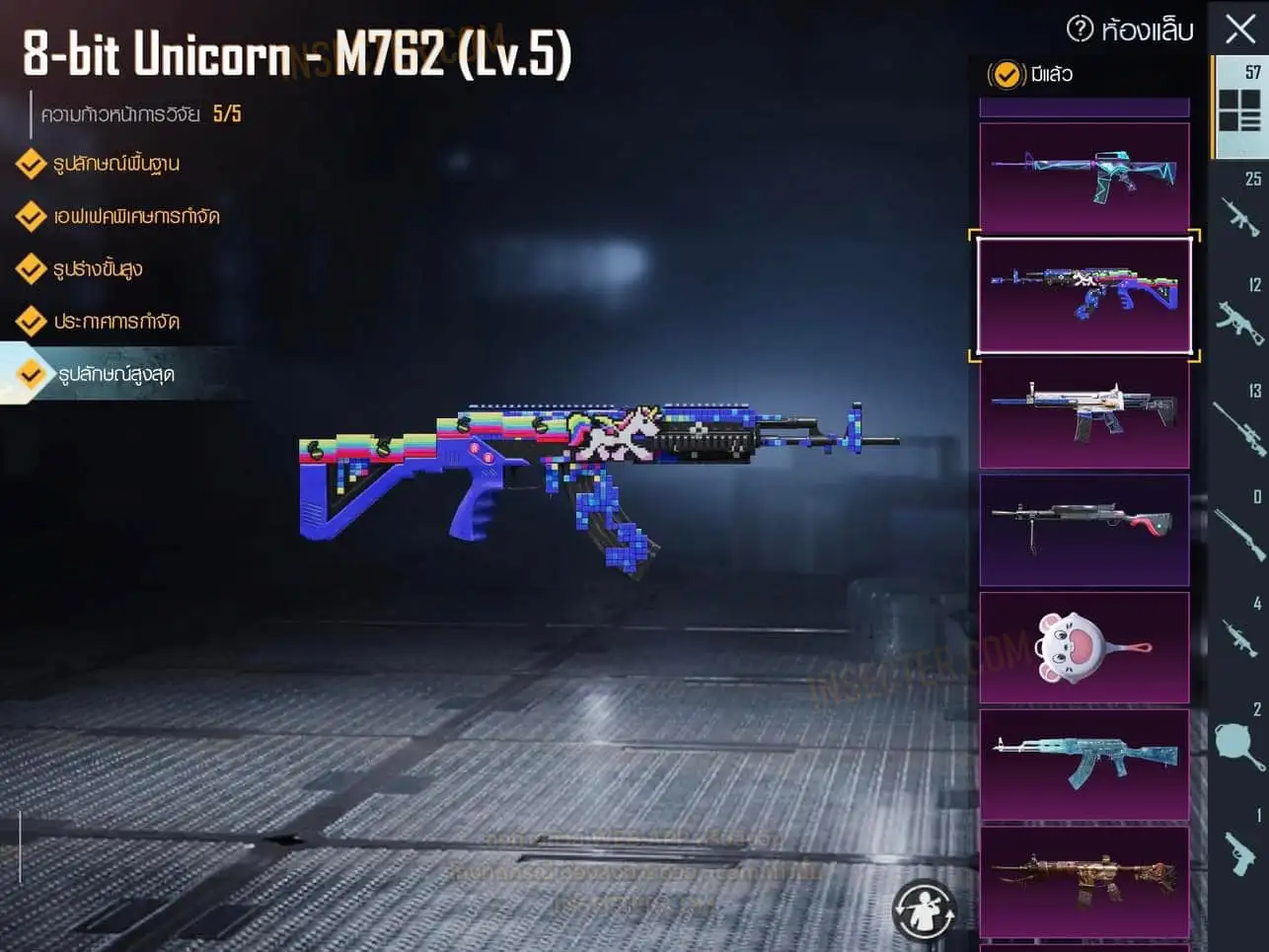Open the pistol category tab
Screen dimensions: 1269x952
click(x=1239, y=846)
